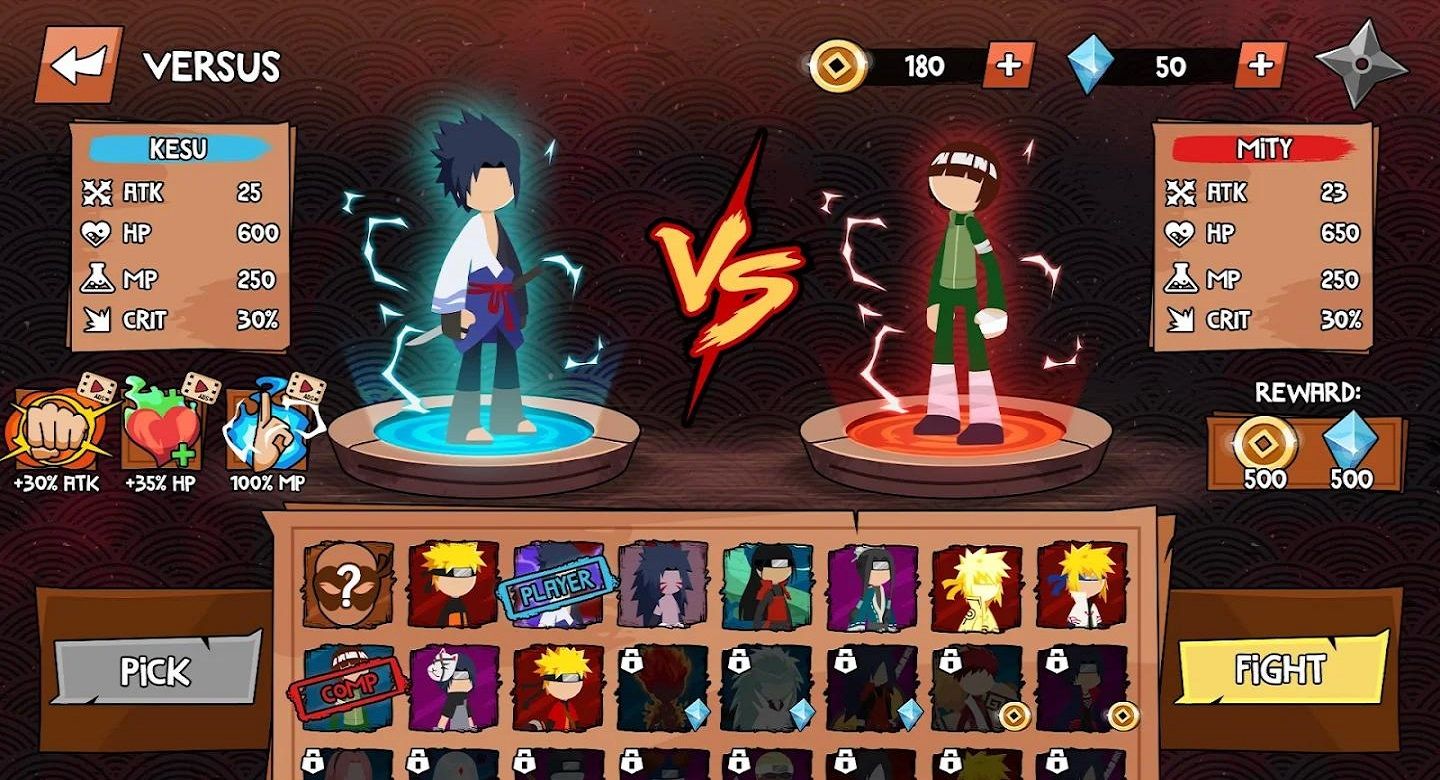The height and width of the screenshot is (780, 1440).
Task: Choose the character portrait tagged PLAYER
Action: pos(558,584)
